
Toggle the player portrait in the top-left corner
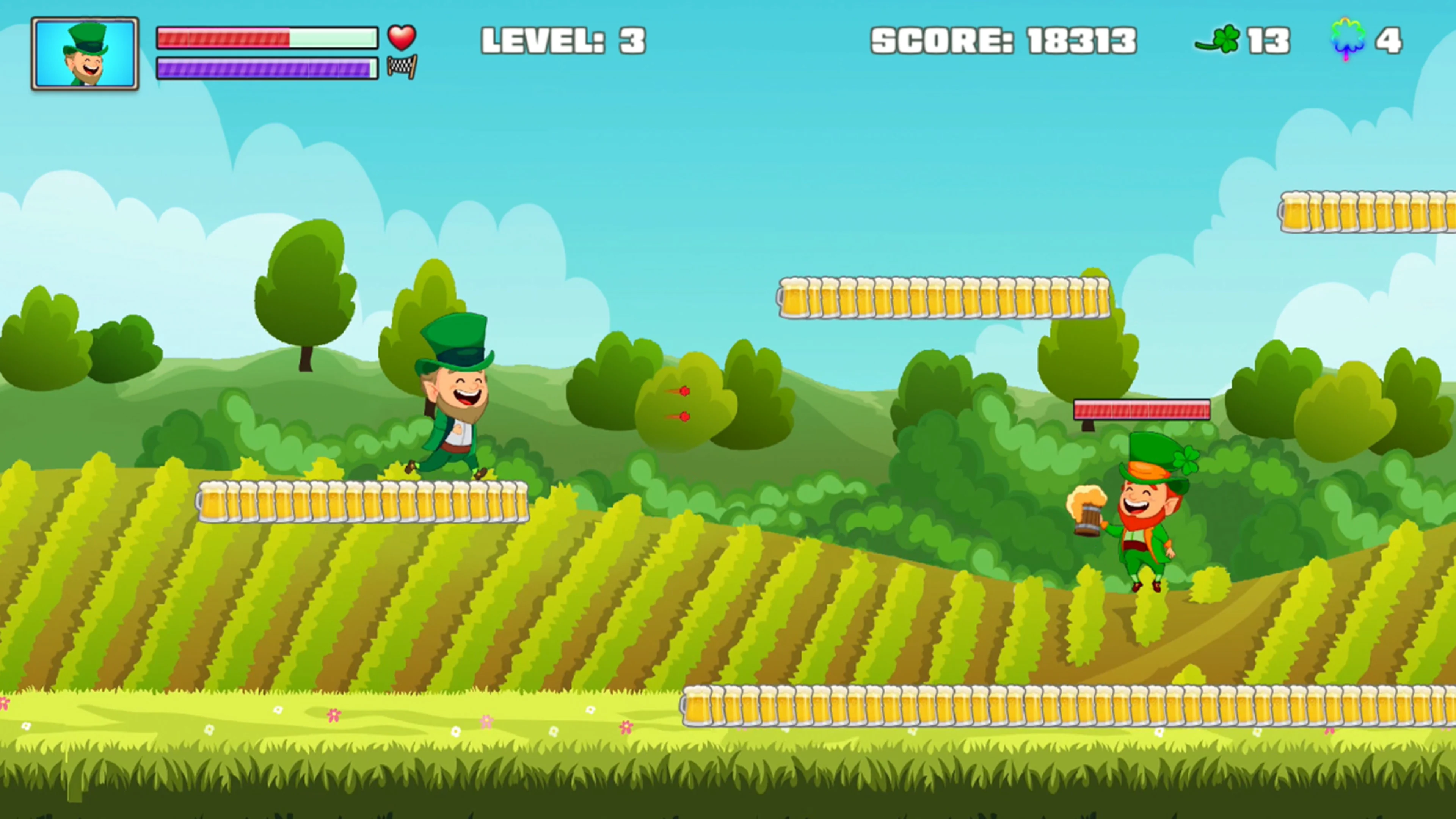pos(85,53)
